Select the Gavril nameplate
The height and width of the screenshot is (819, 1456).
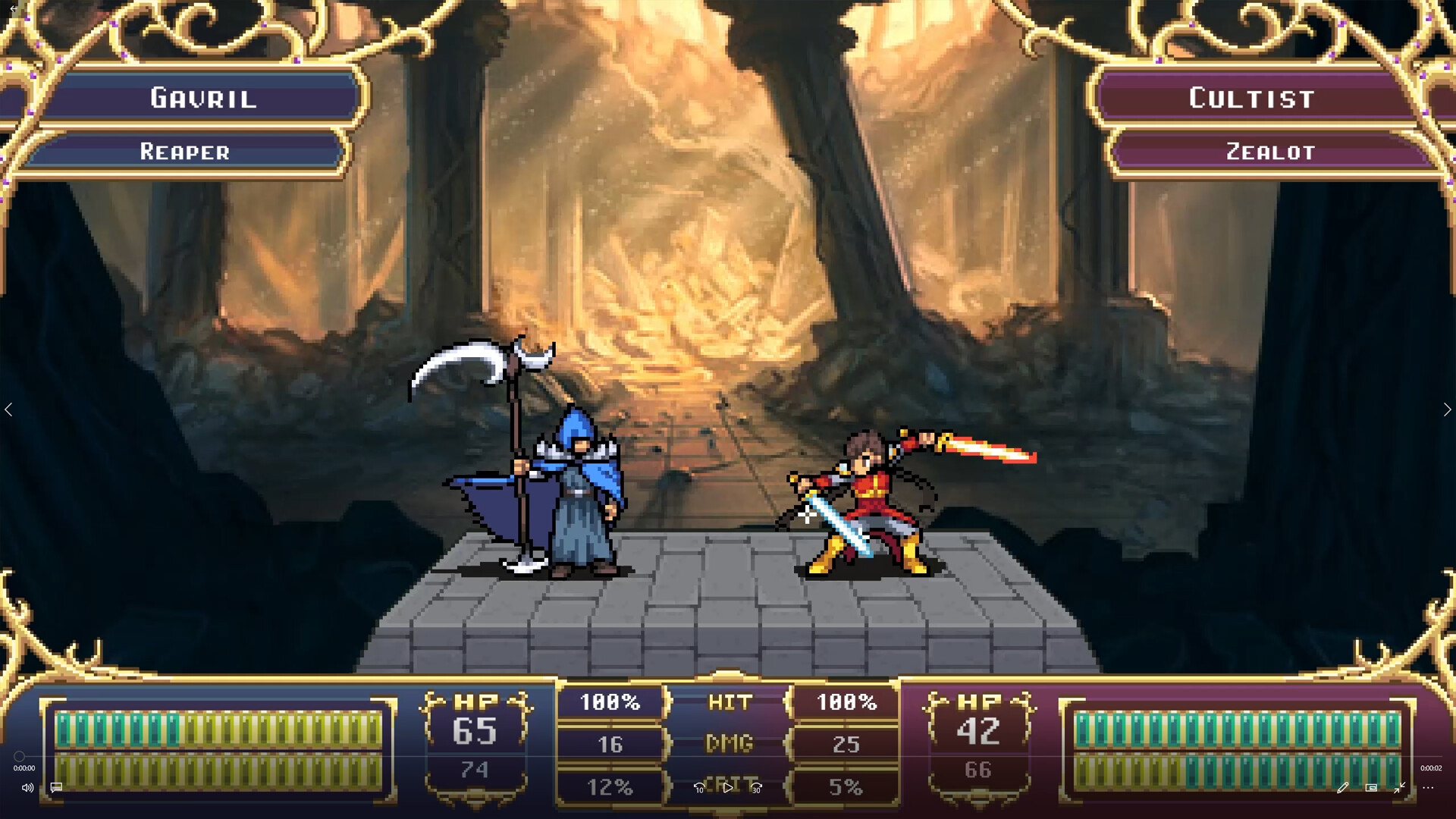[x=202, y=97]
